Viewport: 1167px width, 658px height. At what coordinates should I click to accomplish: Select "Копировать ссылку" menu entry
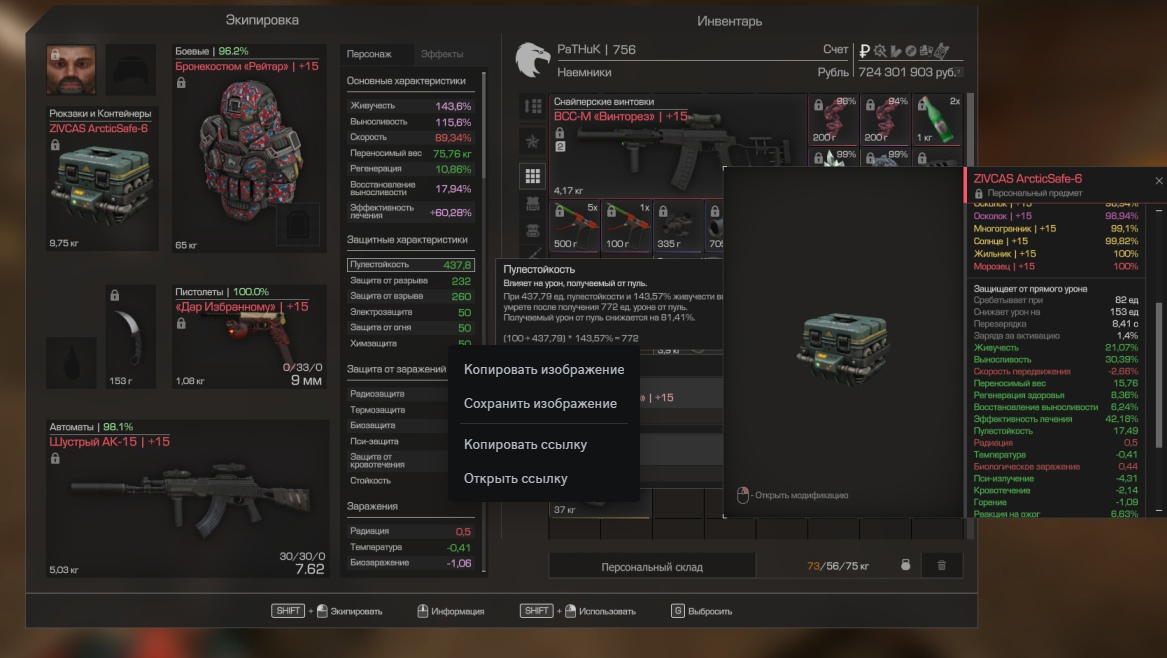pos(525,444)
